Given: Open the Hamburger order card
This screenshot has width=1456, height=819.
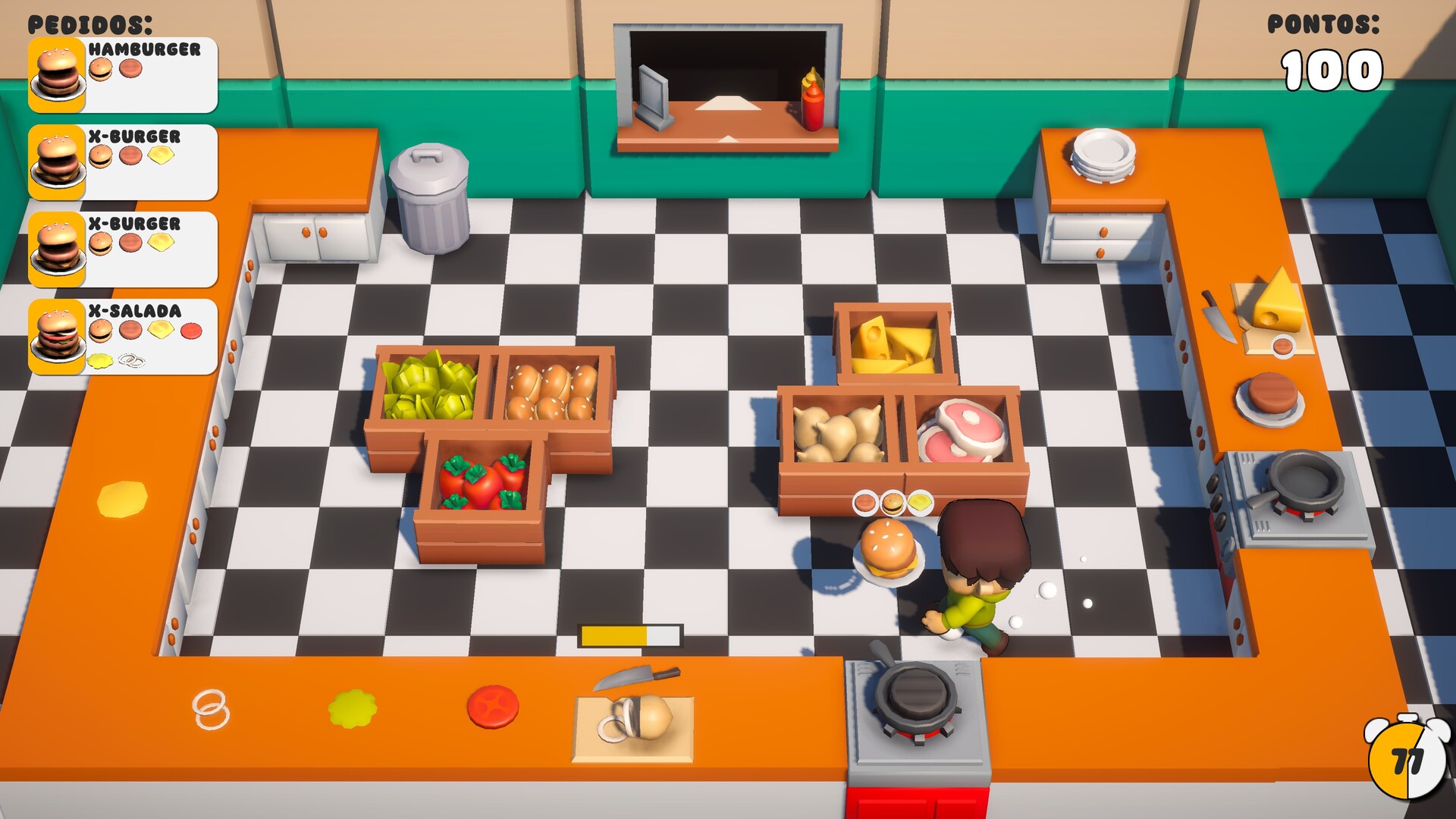Looking at the screenshot, I should [121, 76].
